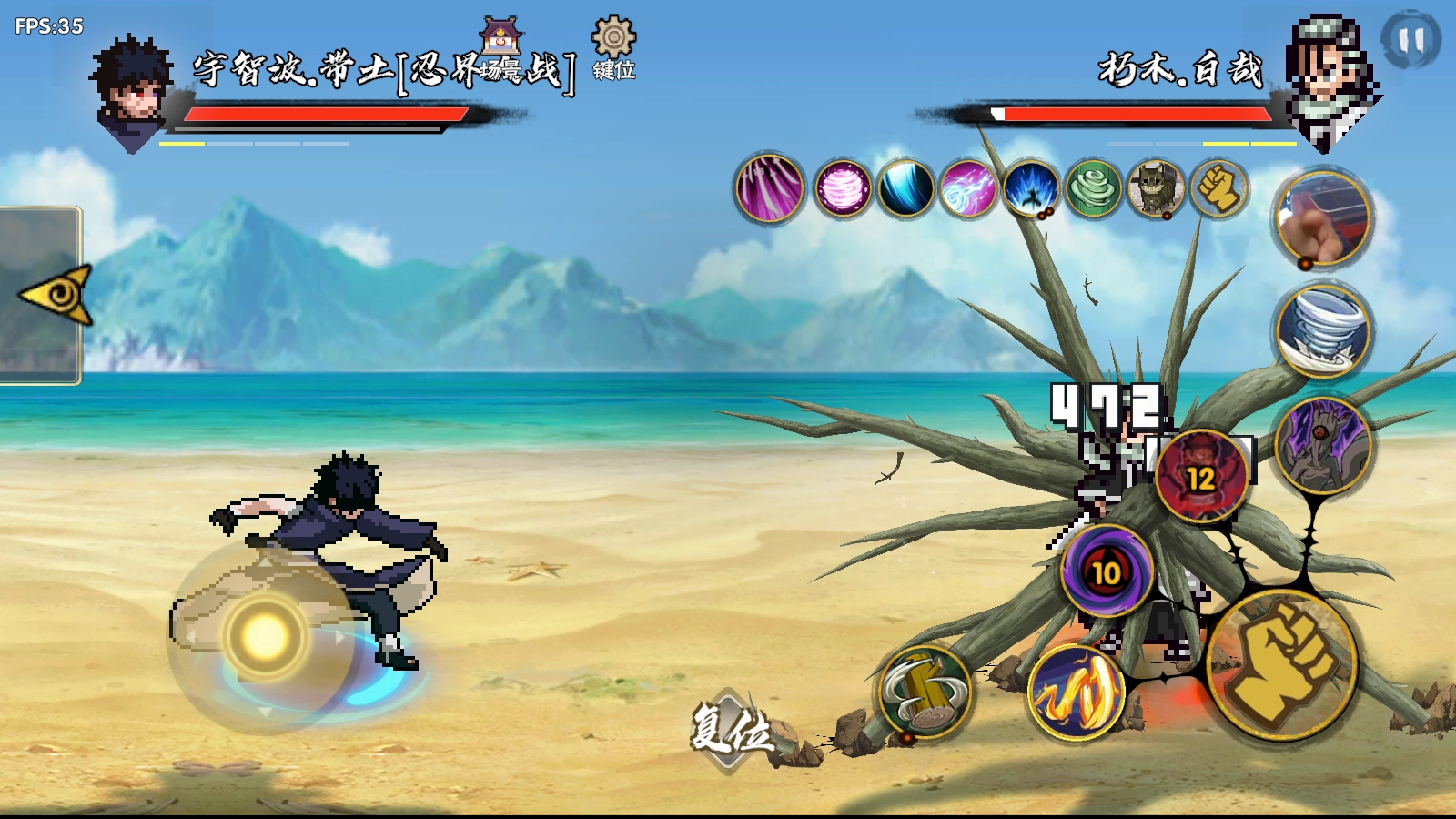Activate the red skill showing 12
This screenshot has width=1456, height=819.
pos(1200,476)
